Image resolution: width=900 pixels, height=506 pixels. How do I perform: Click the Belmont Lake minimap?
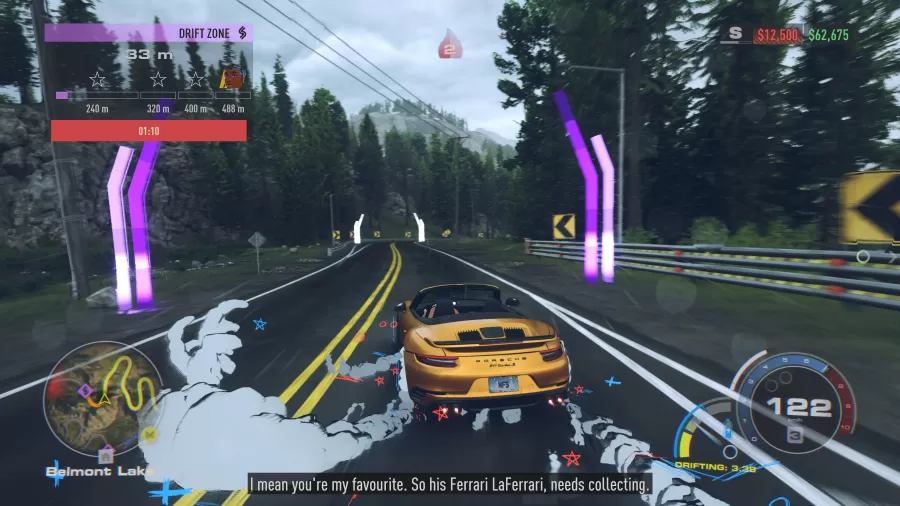[x=103, y=399]
